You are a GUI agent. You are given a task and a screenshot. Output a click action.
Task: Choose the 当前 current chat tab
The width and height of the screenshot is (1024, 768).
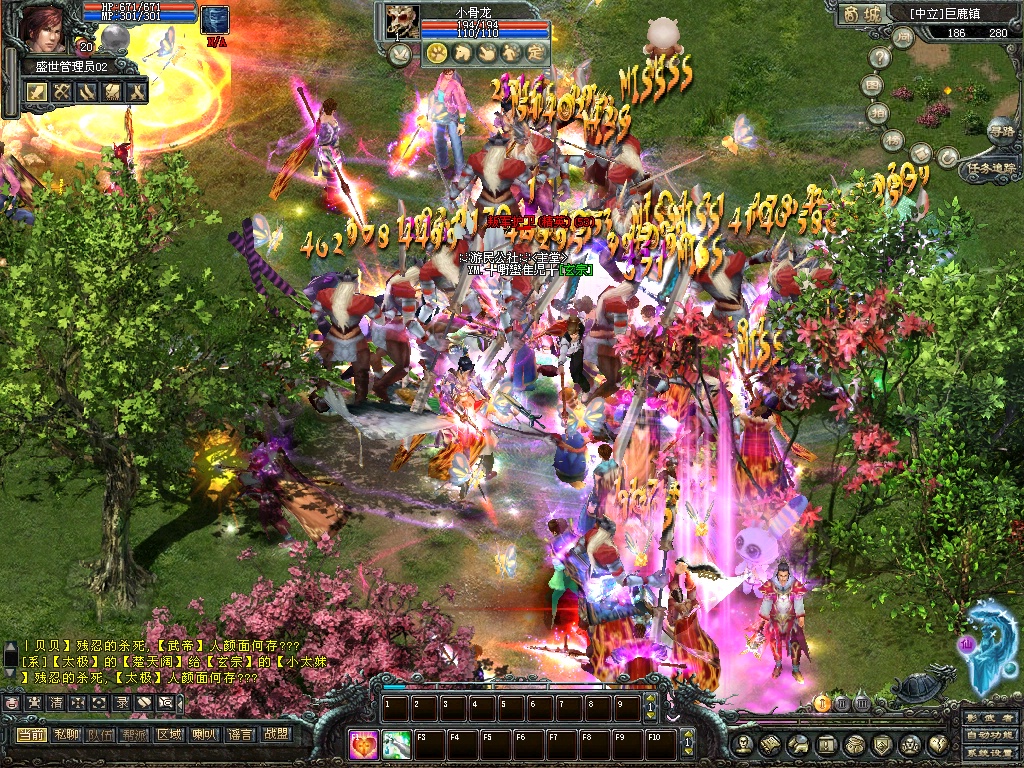click(31, 733)
